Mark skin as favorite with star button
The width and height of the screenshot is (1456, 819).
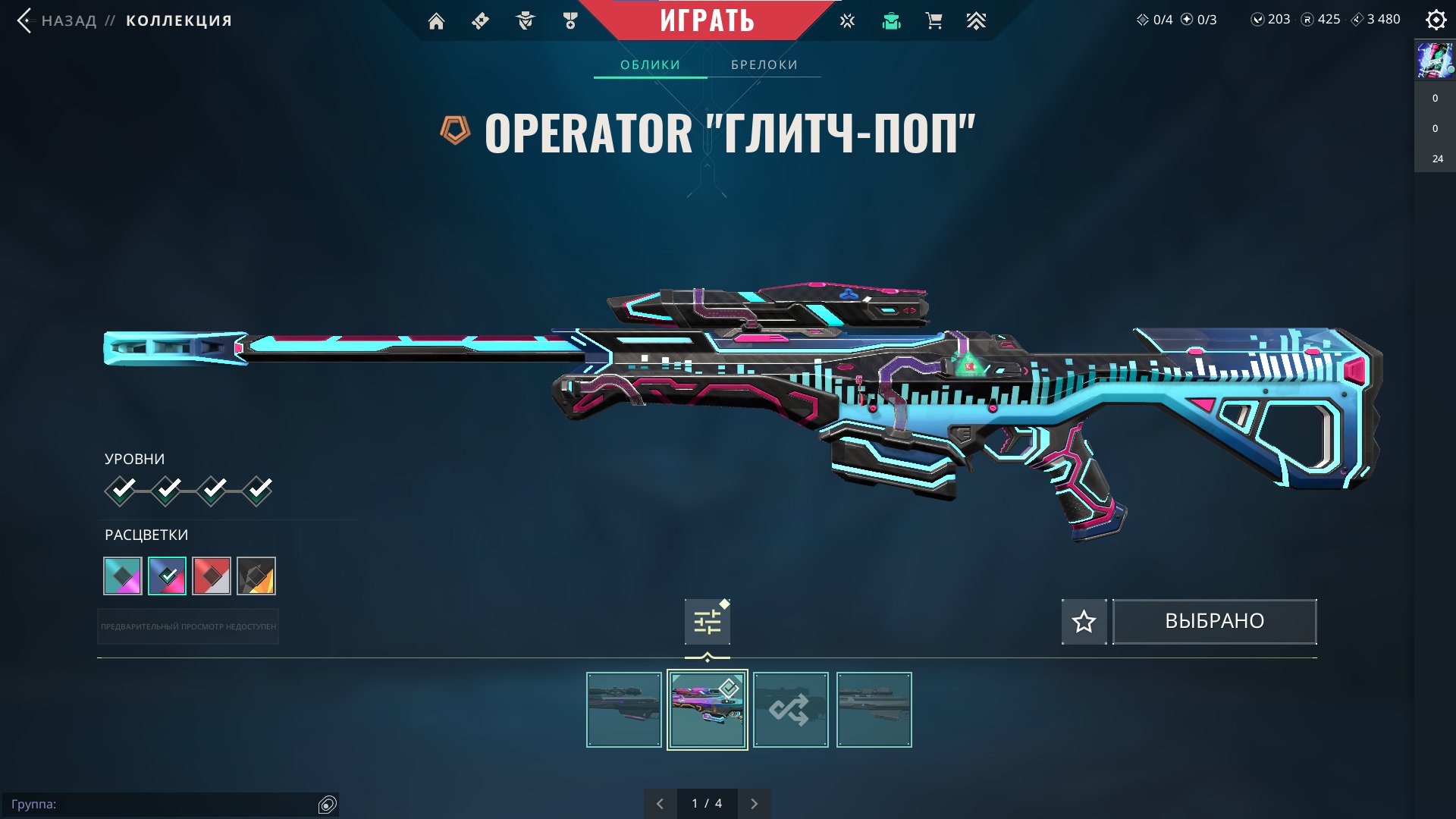(1084, 622)
